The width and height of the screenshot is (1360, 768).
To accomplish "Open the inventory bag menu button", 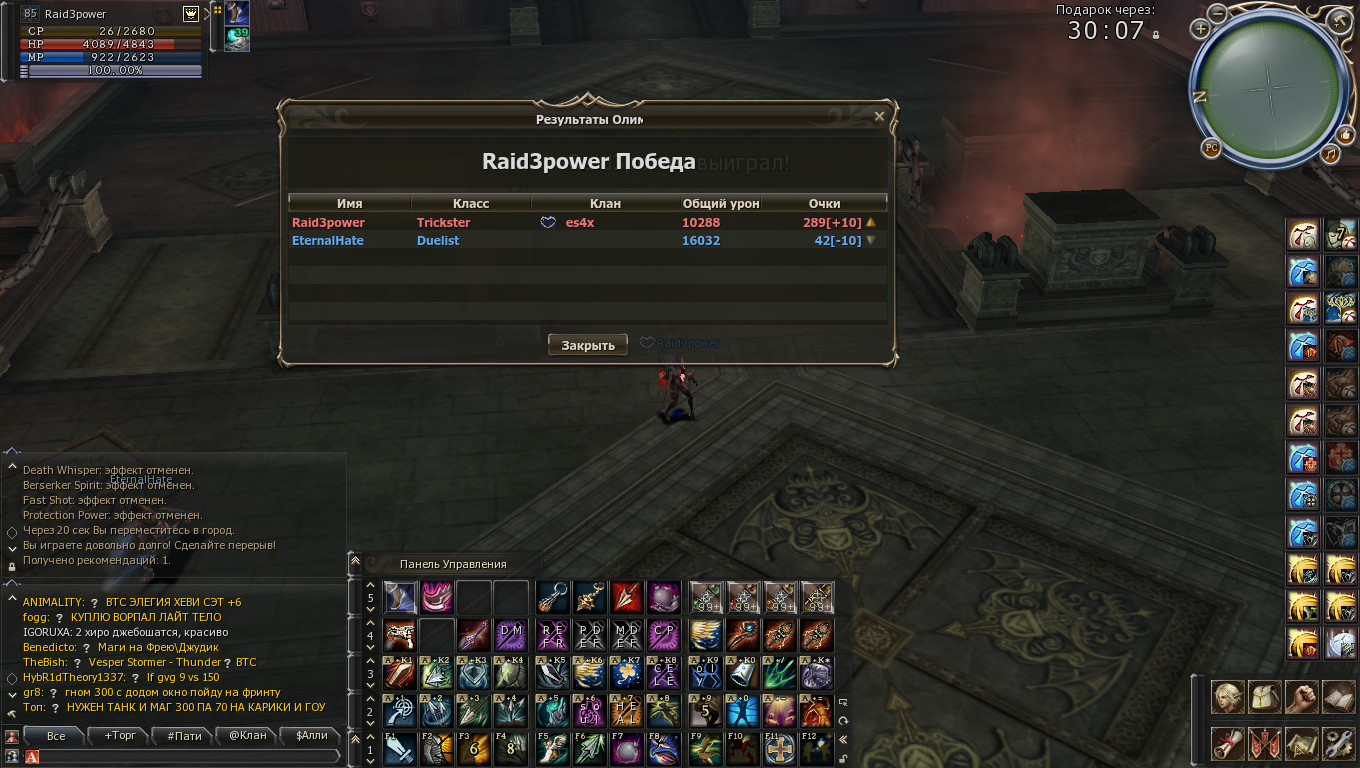I will (x=1264, y=697).
